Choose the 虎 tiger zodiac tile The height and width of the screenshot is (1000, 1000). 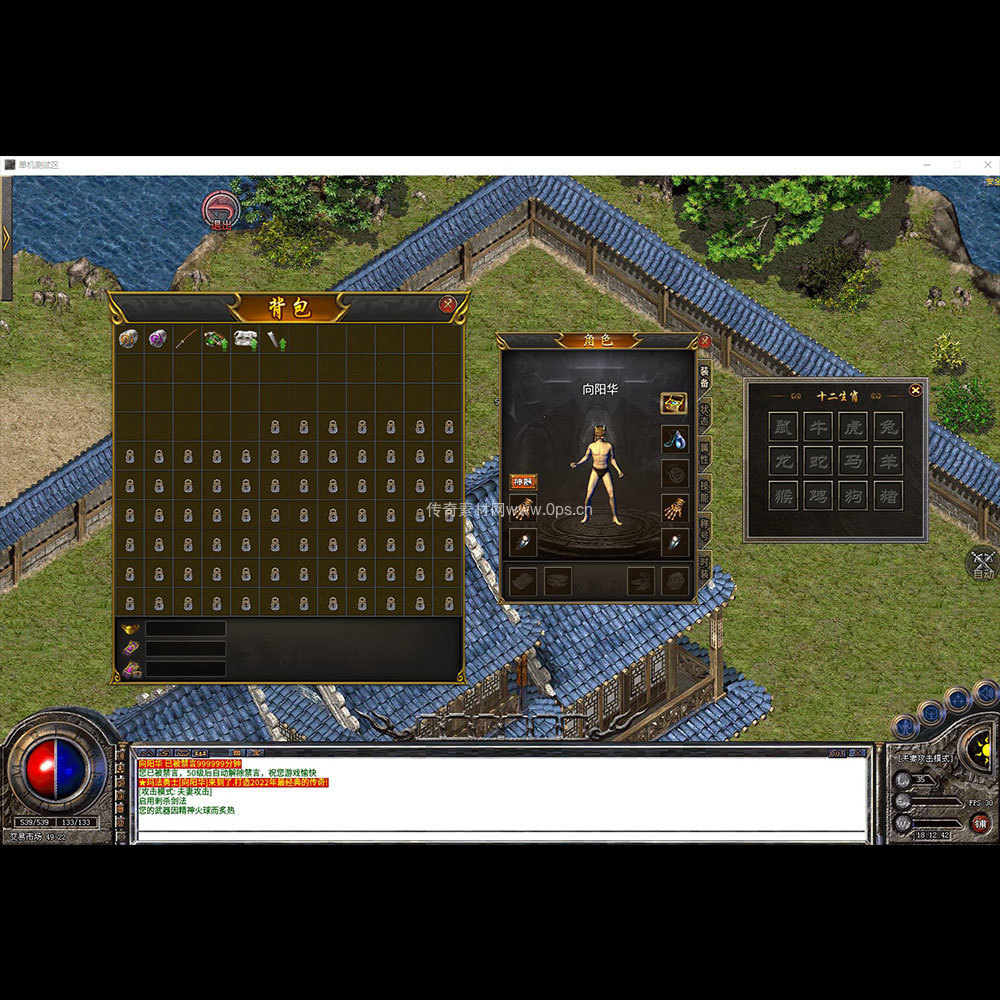pyautogui.click(x=853, y=427)
